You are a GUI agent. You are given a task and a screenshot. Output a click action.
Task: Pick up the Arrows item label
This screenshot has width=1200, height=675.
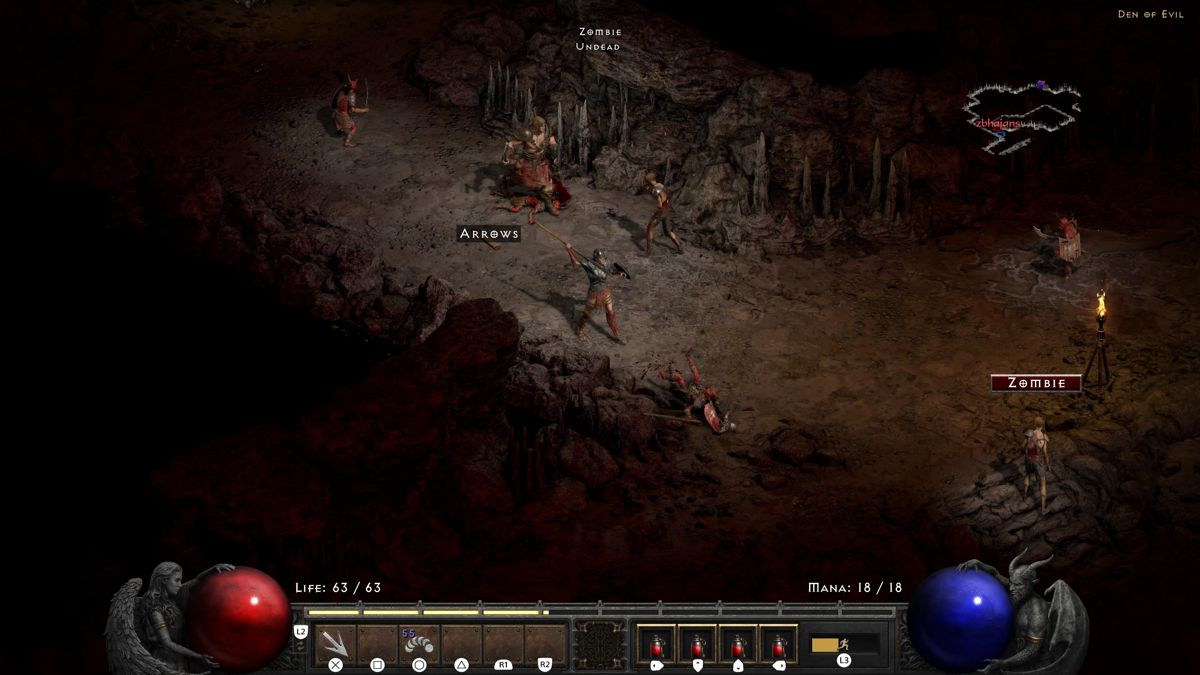tap(489, 234)
